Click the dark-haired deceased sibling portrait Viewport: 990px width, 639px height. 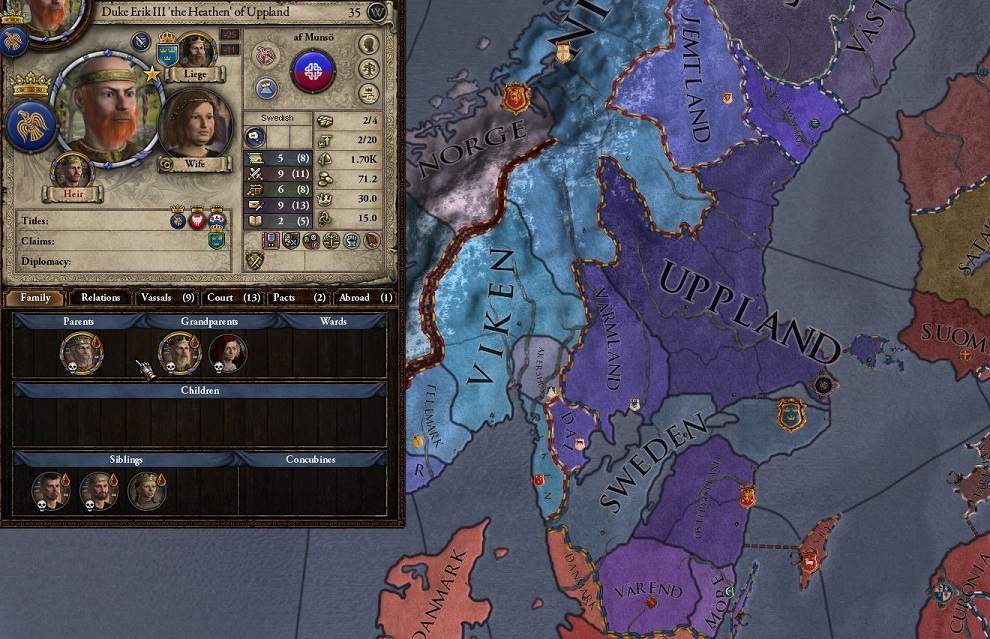(x=50, y=490)
